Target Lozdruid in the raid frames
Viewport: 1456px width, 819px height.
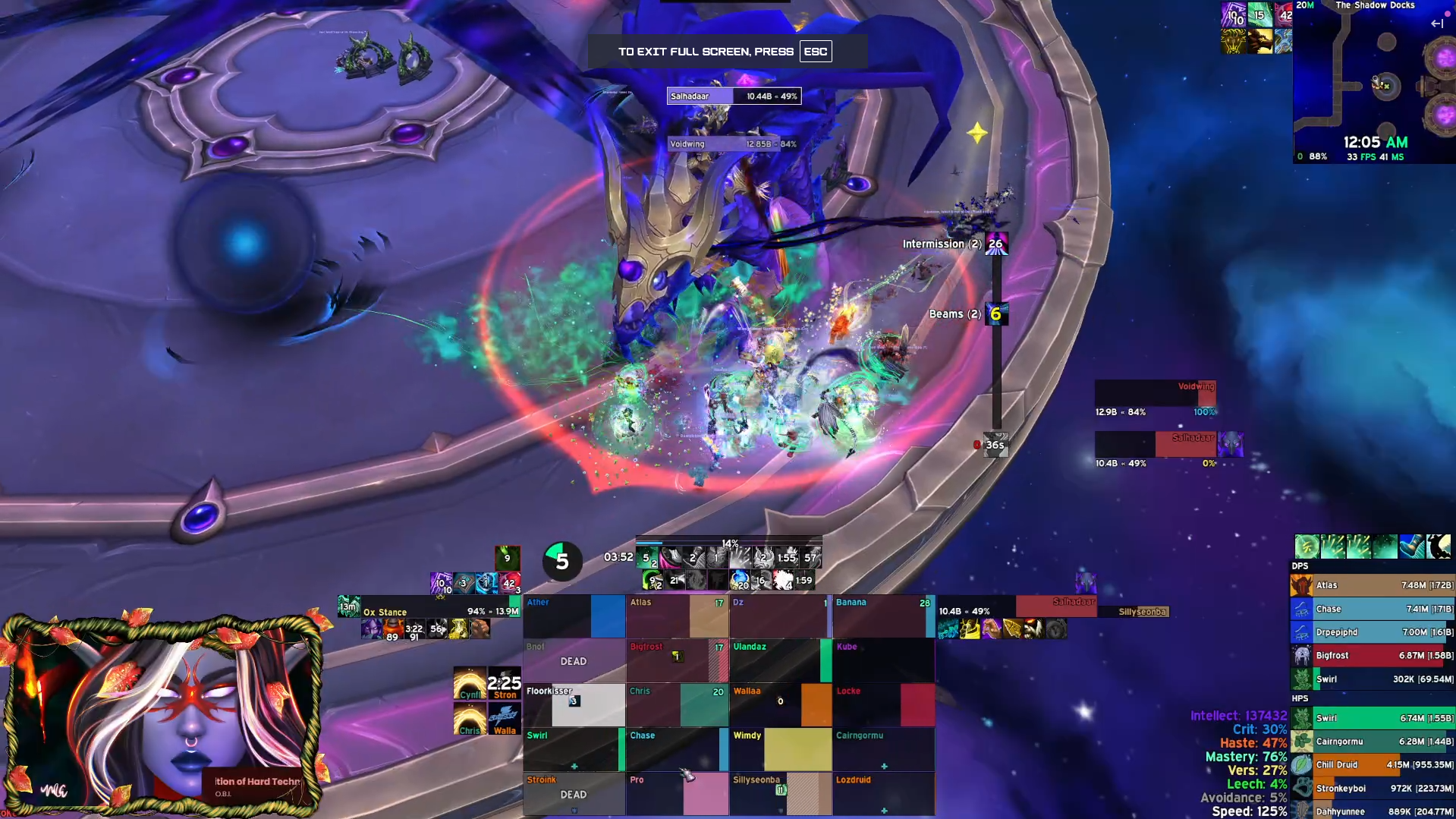tap(884, 794)
